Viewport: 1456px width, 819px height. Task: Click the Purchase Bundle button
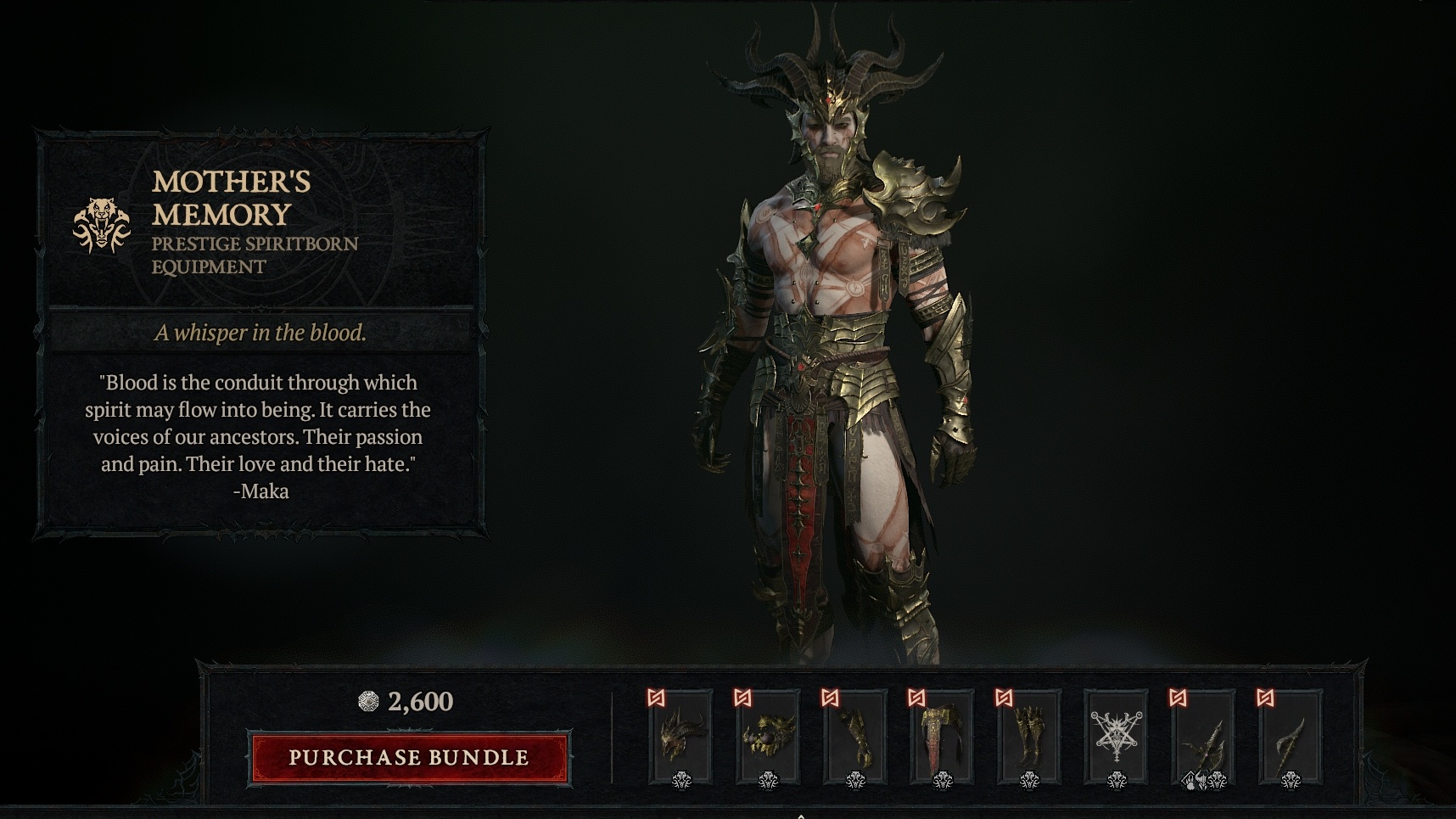(407, 757)
